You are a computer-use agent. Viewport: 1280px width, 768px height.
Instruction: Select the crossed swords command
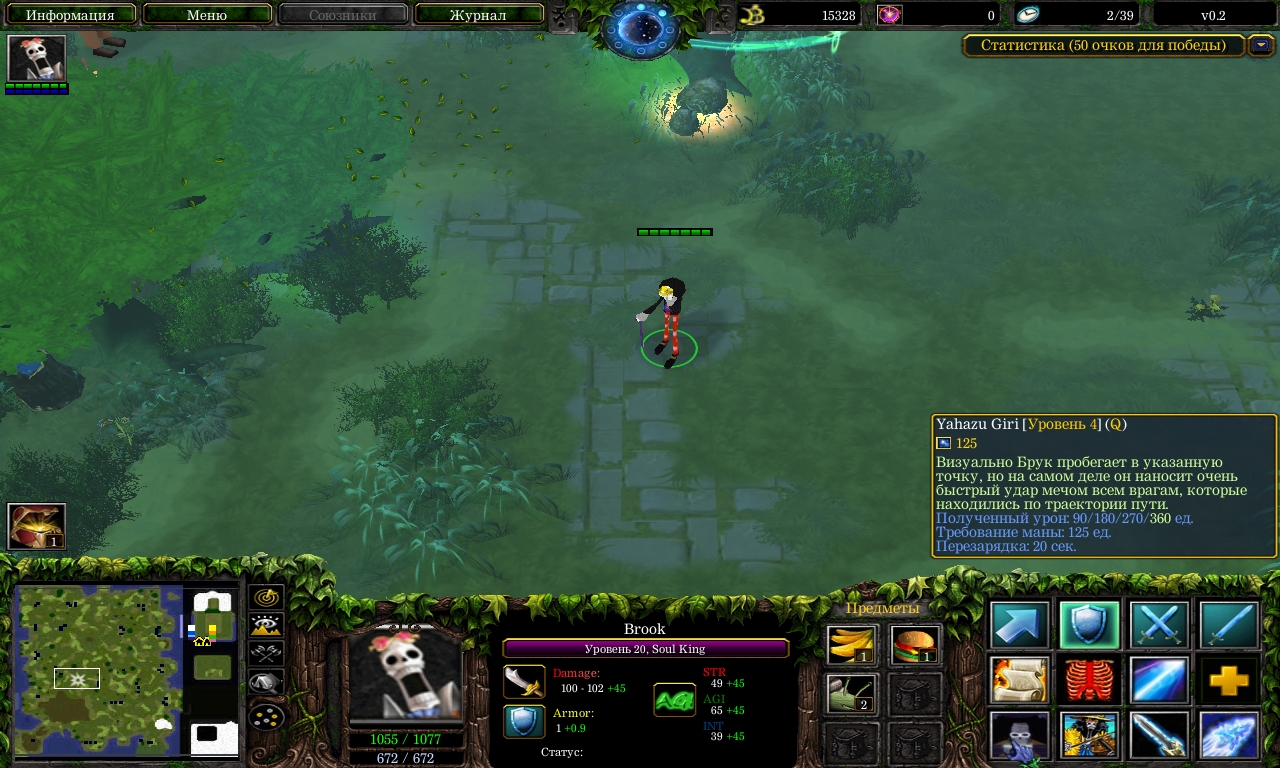tap(1159, 626)
